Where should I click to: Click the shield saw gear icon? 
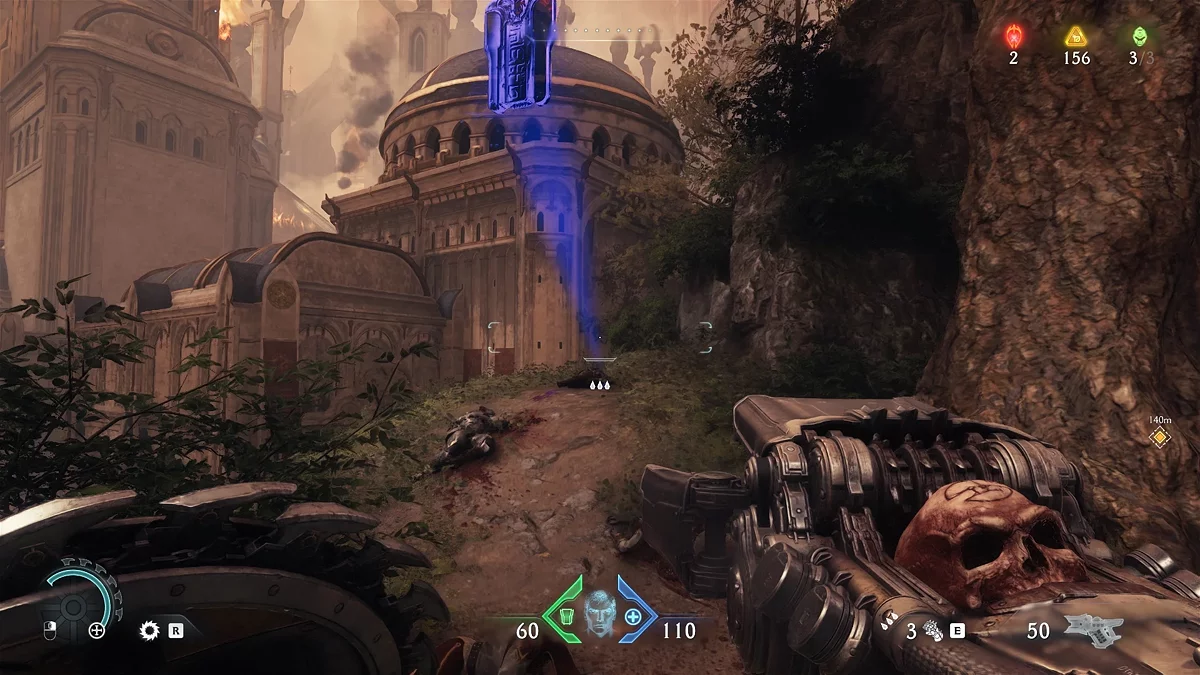tap(151, 630)
